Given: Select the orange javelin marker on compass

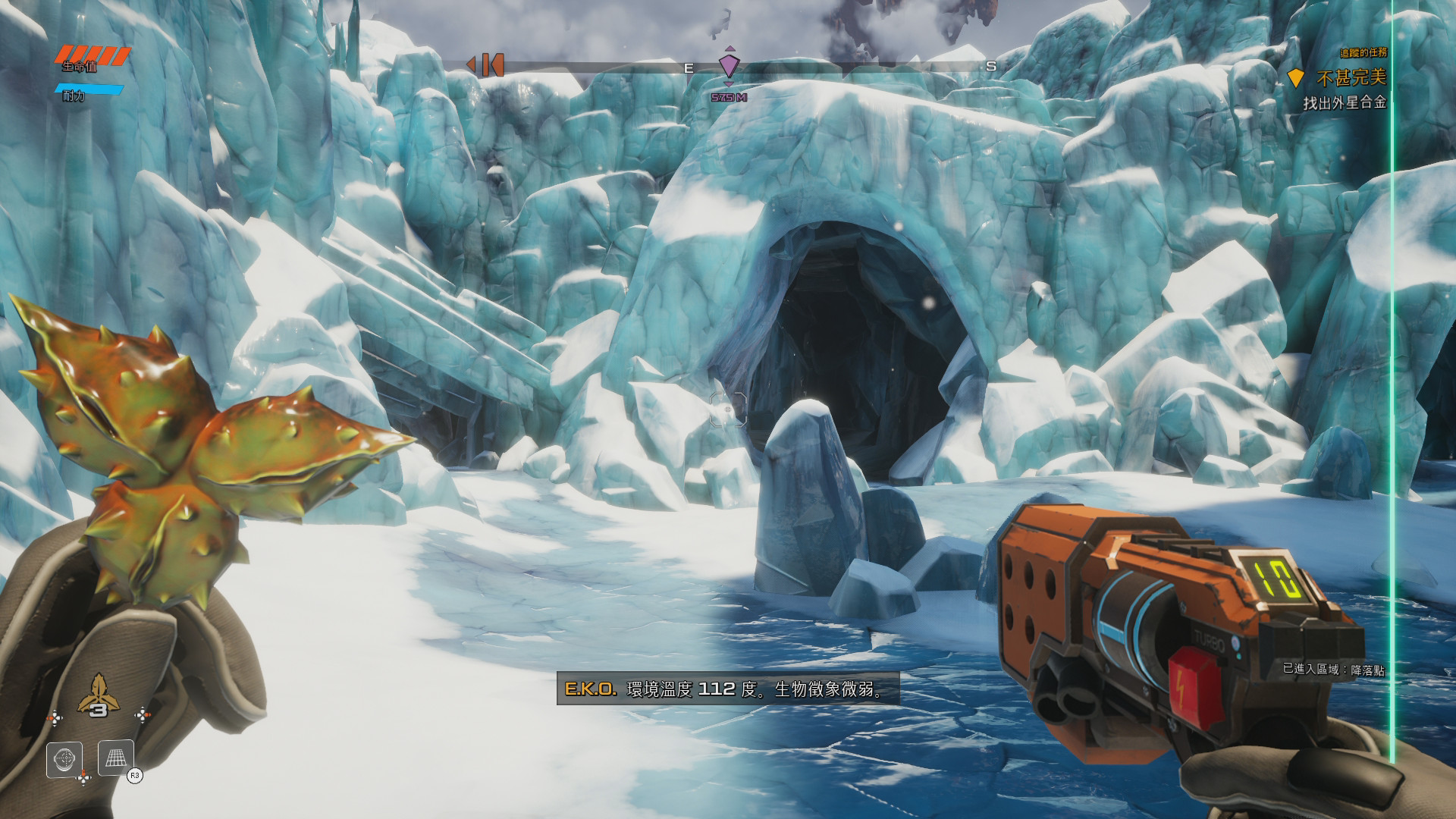Looking at the screenshot, I should tap(486, 65).
